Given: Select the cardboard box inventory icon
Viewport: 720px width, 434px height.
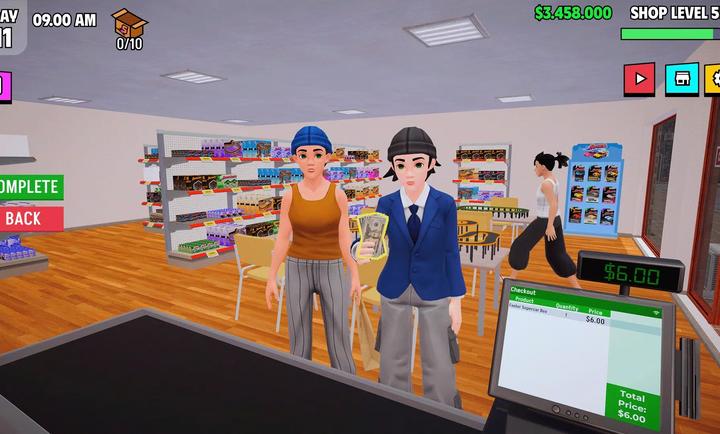Looking at the screenshot, I should tap(129, 22).
